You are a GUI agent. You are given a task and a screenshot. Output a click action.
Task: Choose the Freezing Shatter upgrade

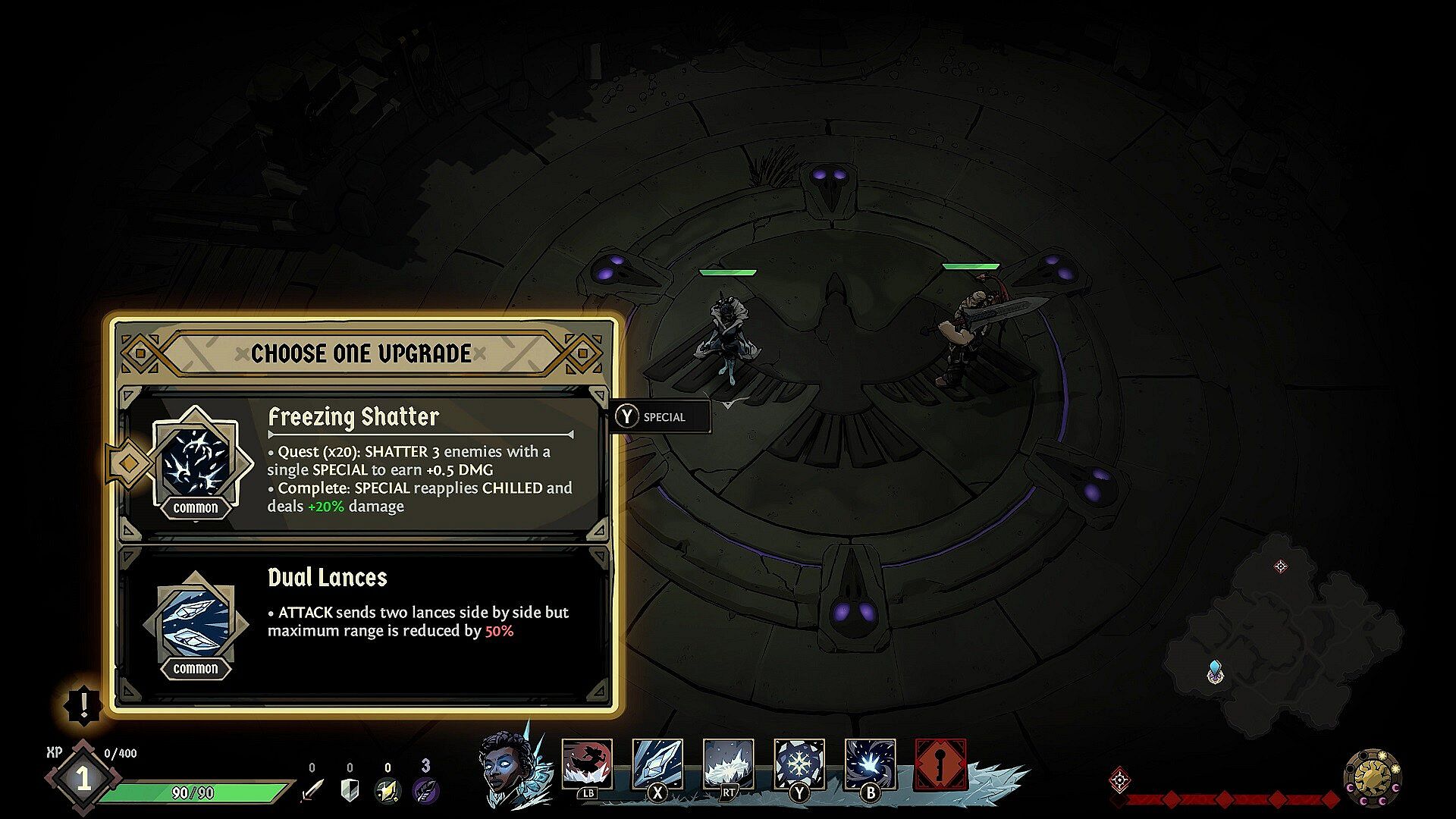364,464
